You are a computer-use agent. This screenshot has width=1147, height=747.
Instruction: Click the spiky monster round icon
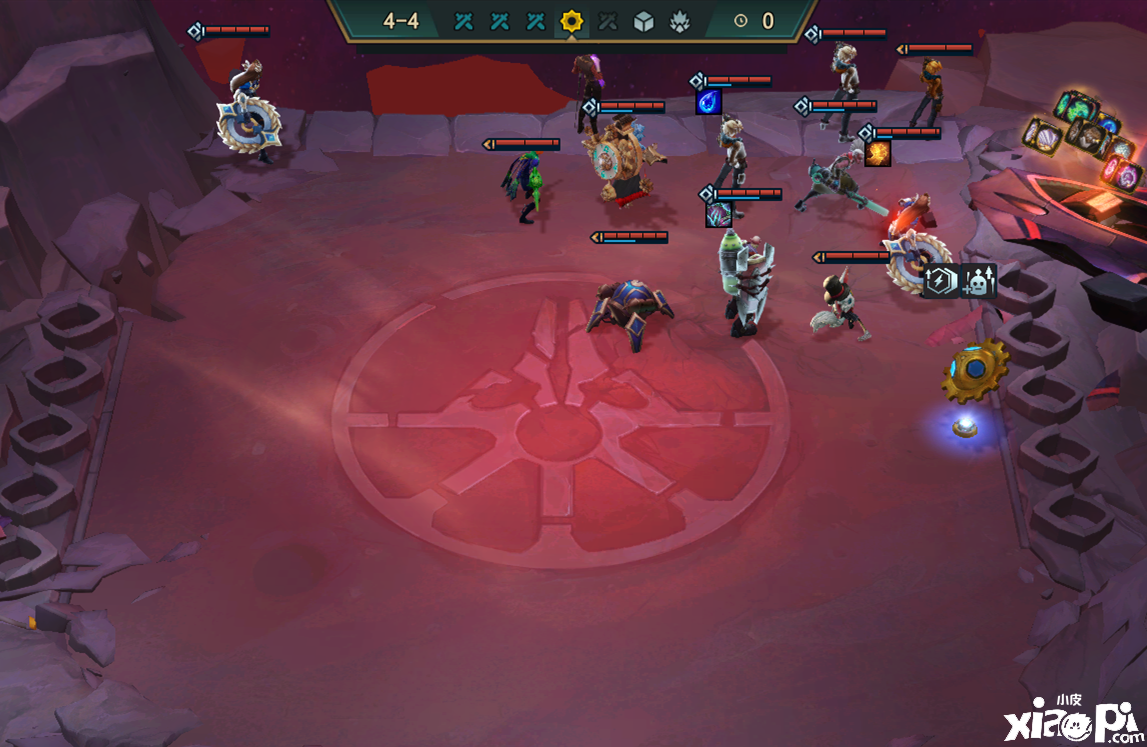pos(679,21)
